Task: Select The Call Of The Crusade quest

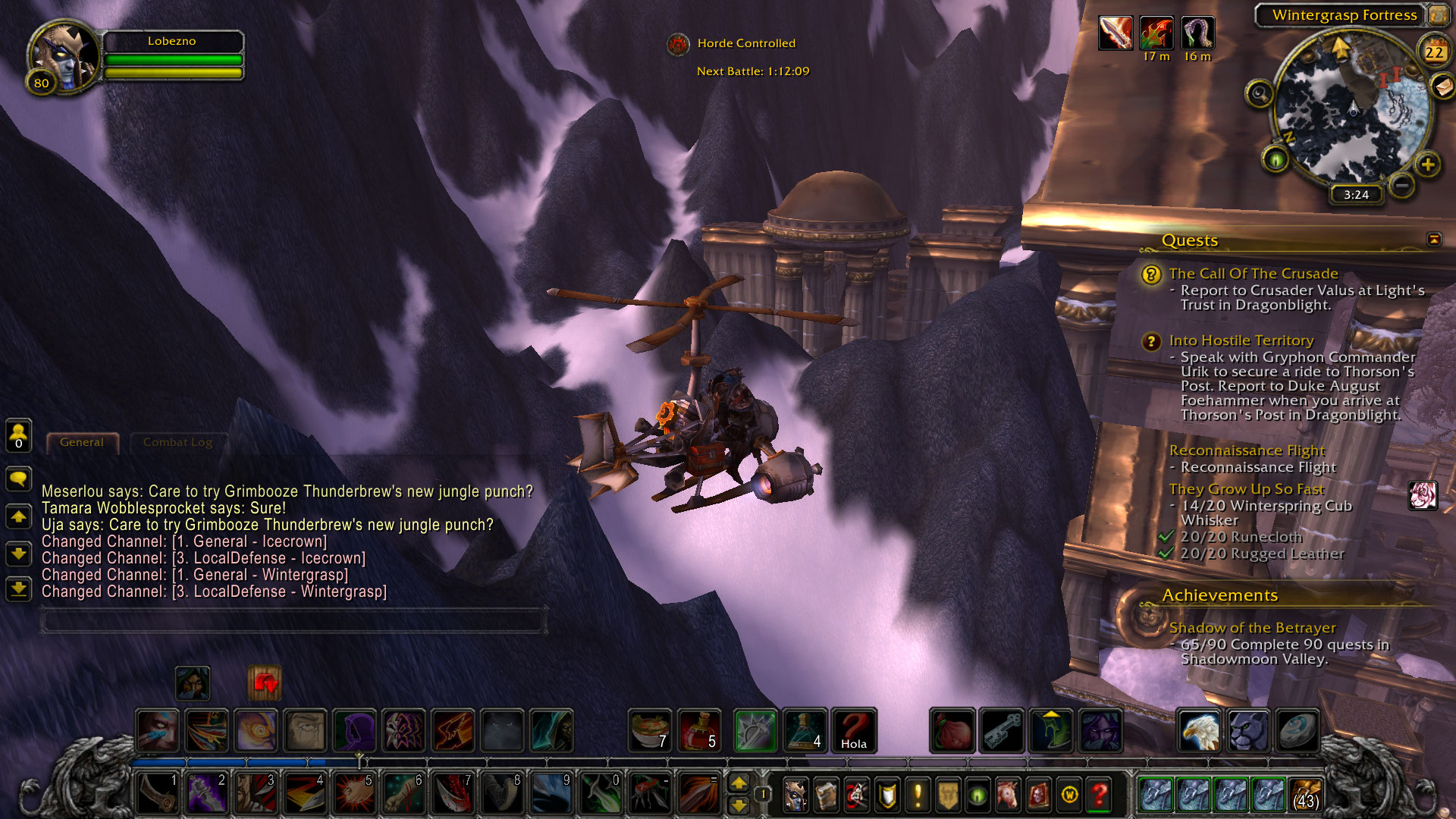Action: coord(1253,274)
